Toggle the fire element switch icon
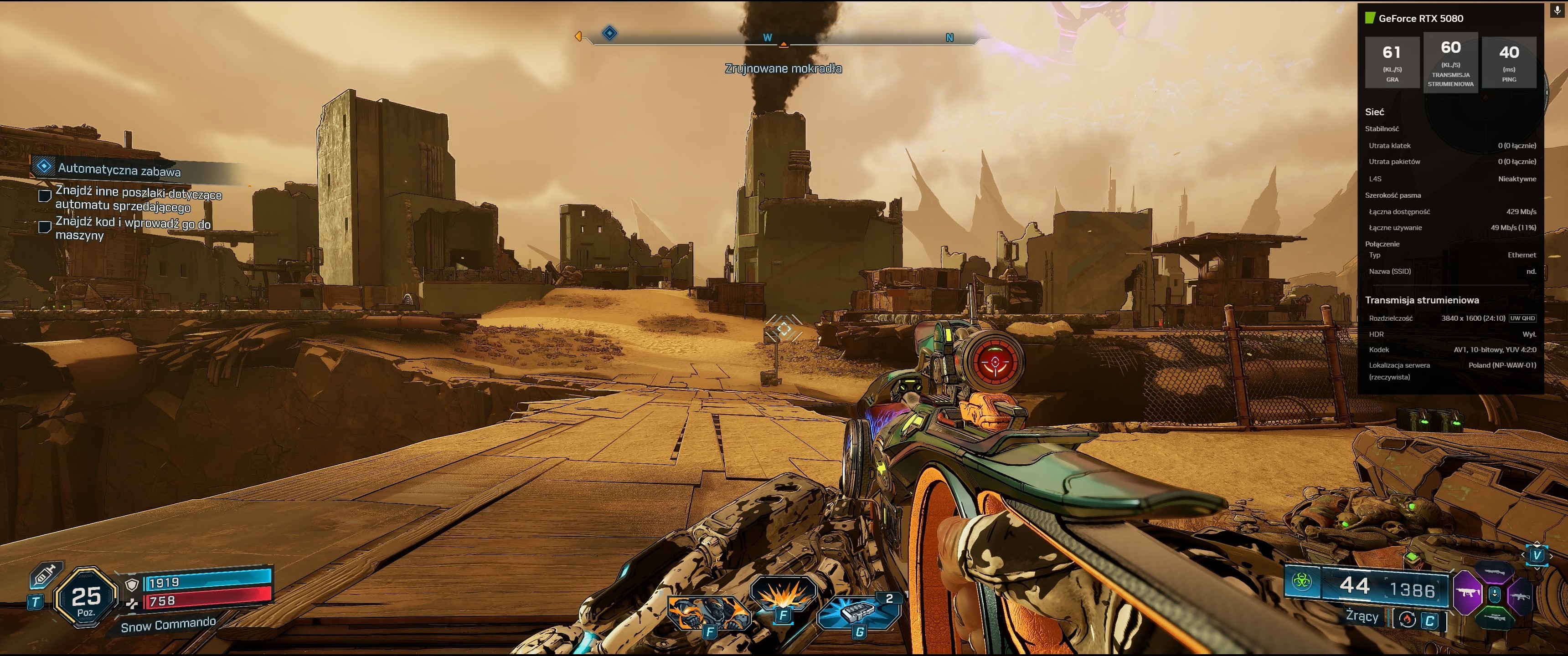Screen dimensions: 1568x656 tap(1407, 620)
